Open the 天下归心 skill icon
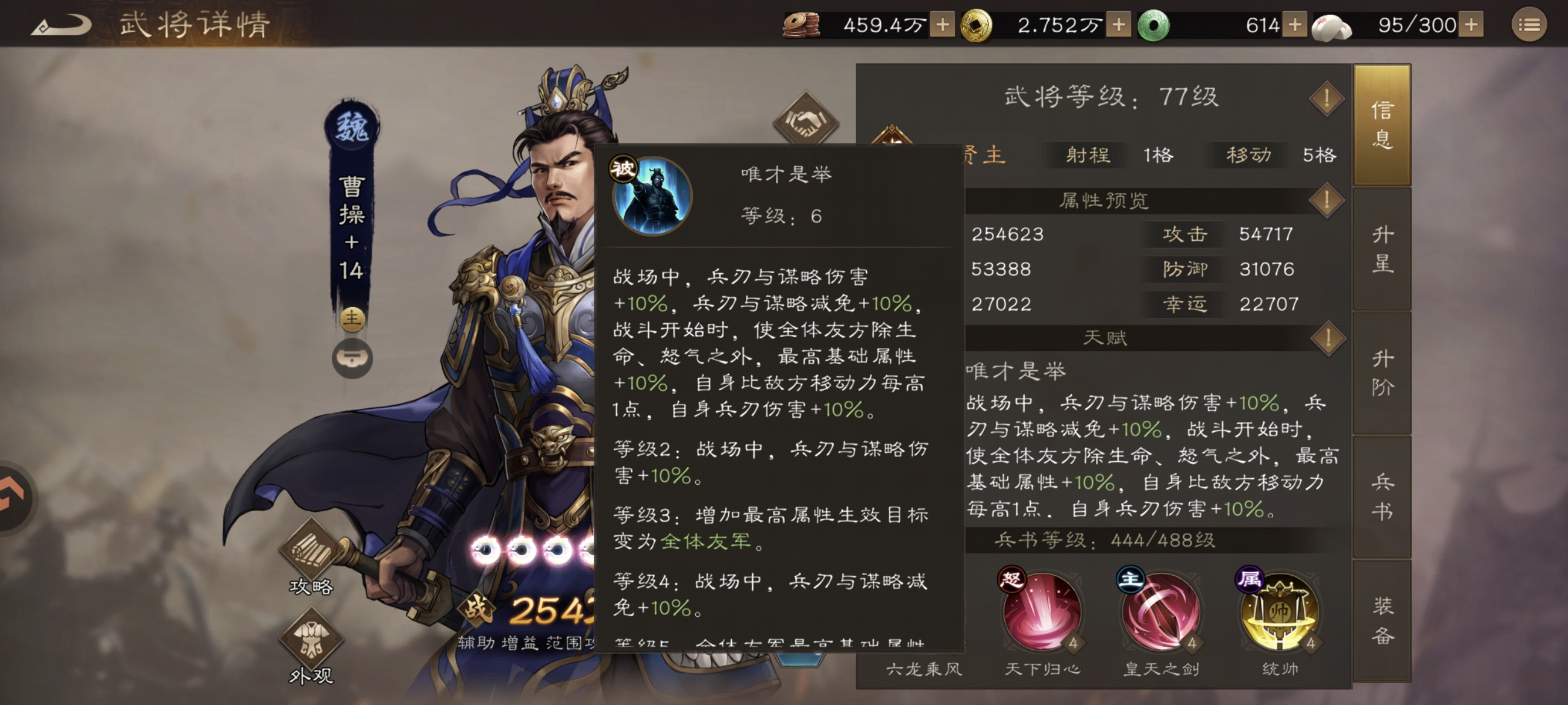The image size is (1568, 705). coord(1041,612)
